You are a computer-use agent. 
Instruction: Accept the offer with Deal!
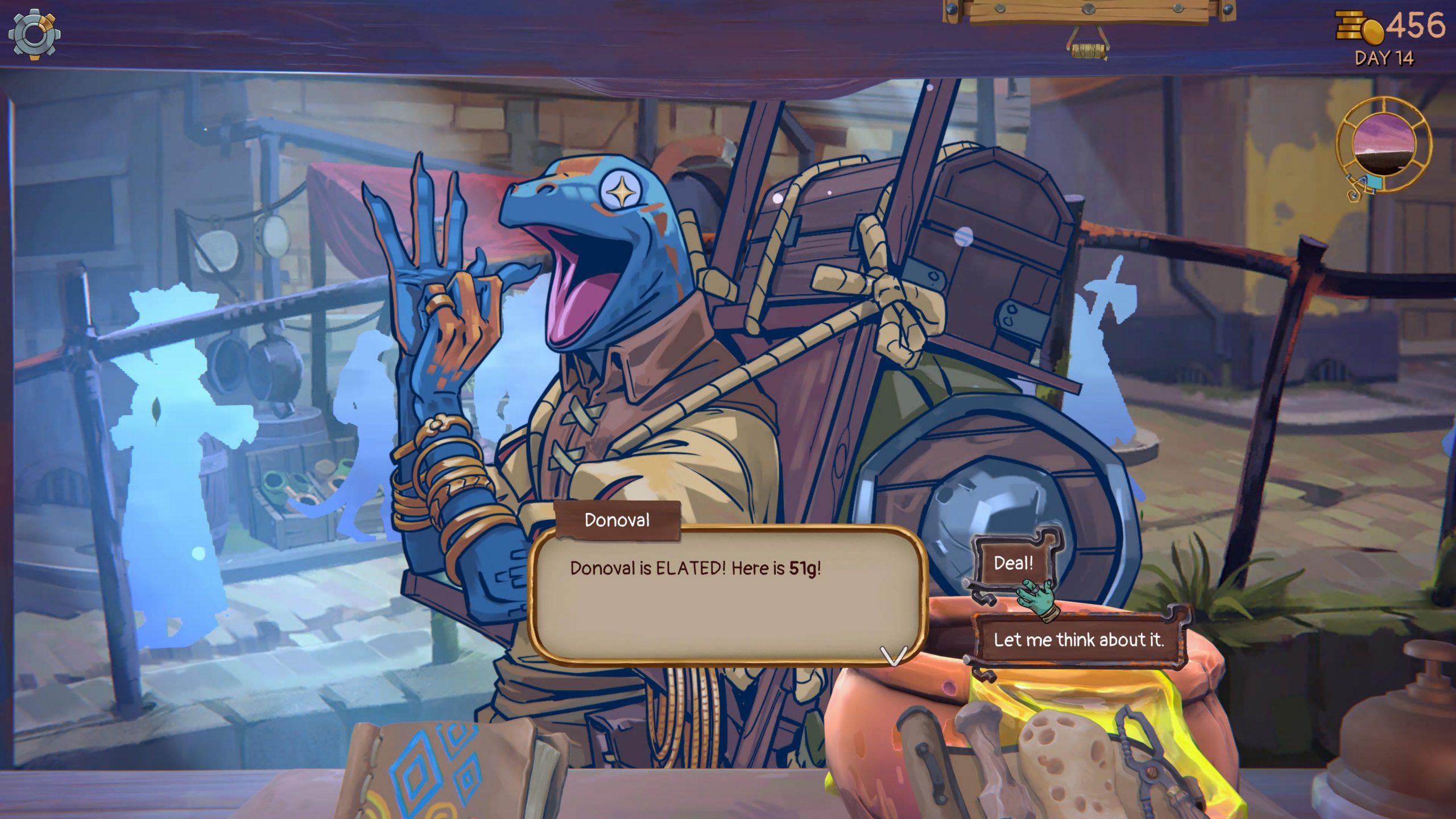tap(1013, 563)
